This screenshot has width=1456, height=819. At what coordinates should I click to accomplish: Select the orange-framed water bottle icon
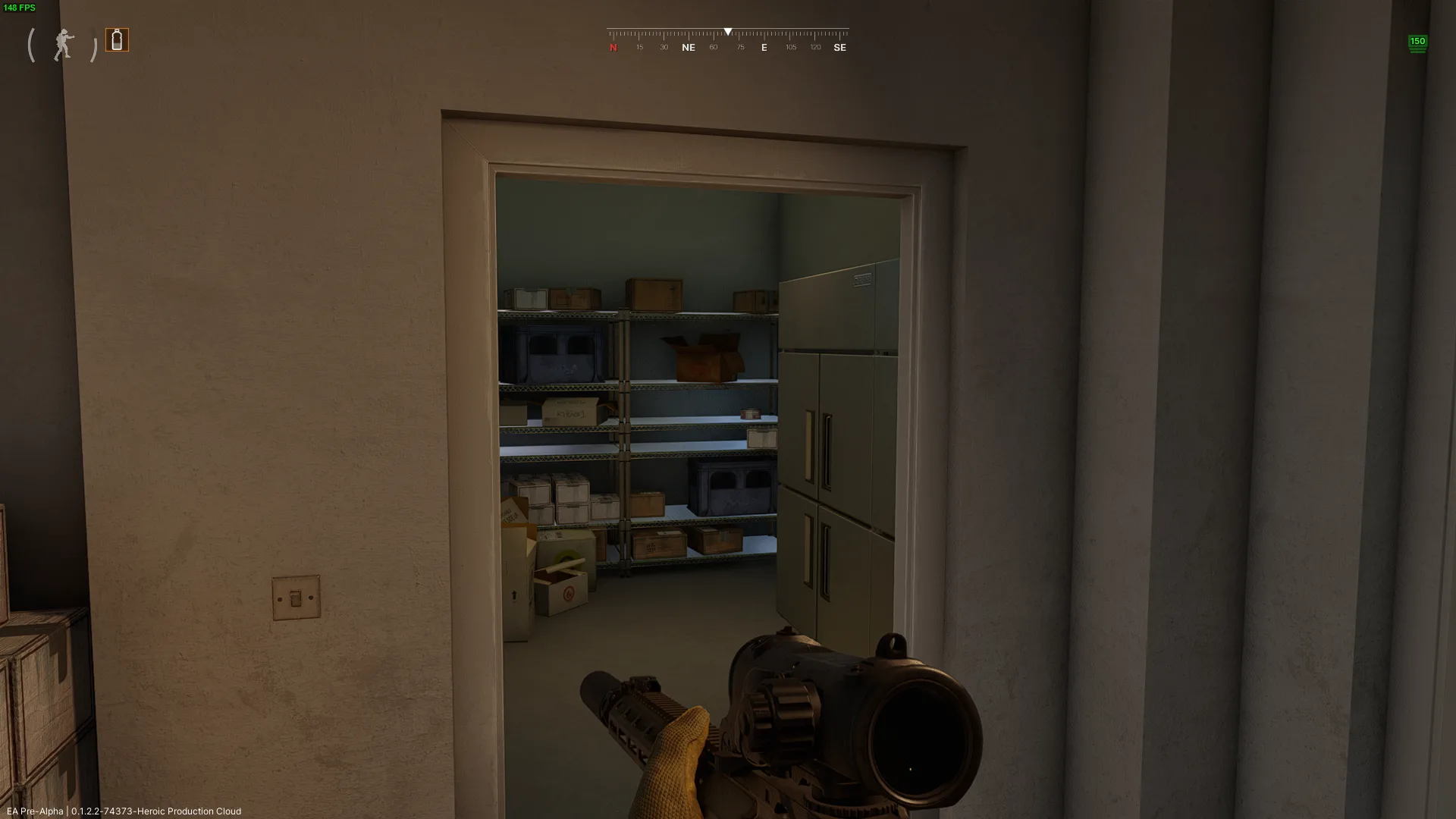[x=117, y=40]
